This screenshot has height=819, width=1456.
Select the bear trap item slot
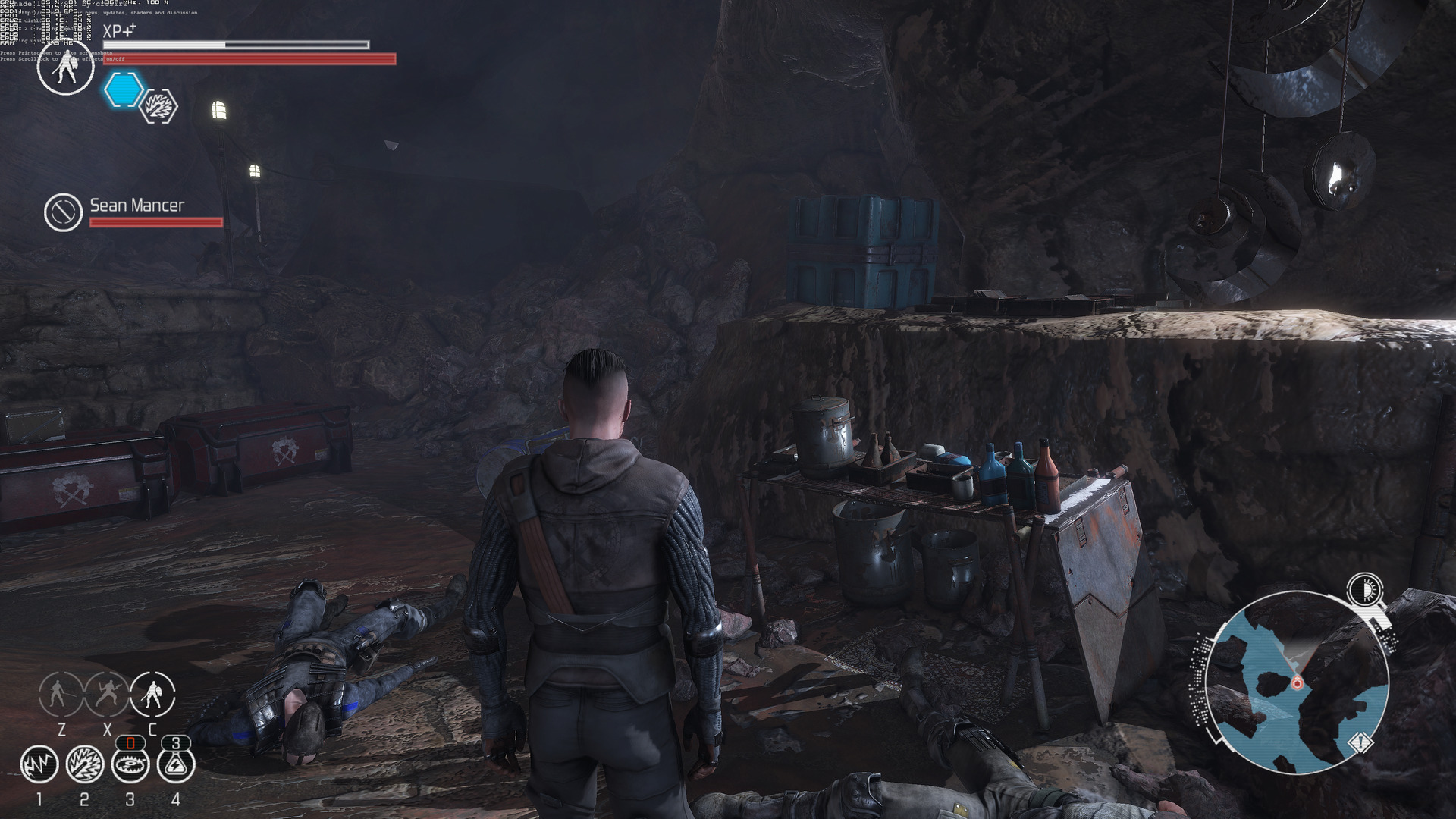[x=130, y=764]
